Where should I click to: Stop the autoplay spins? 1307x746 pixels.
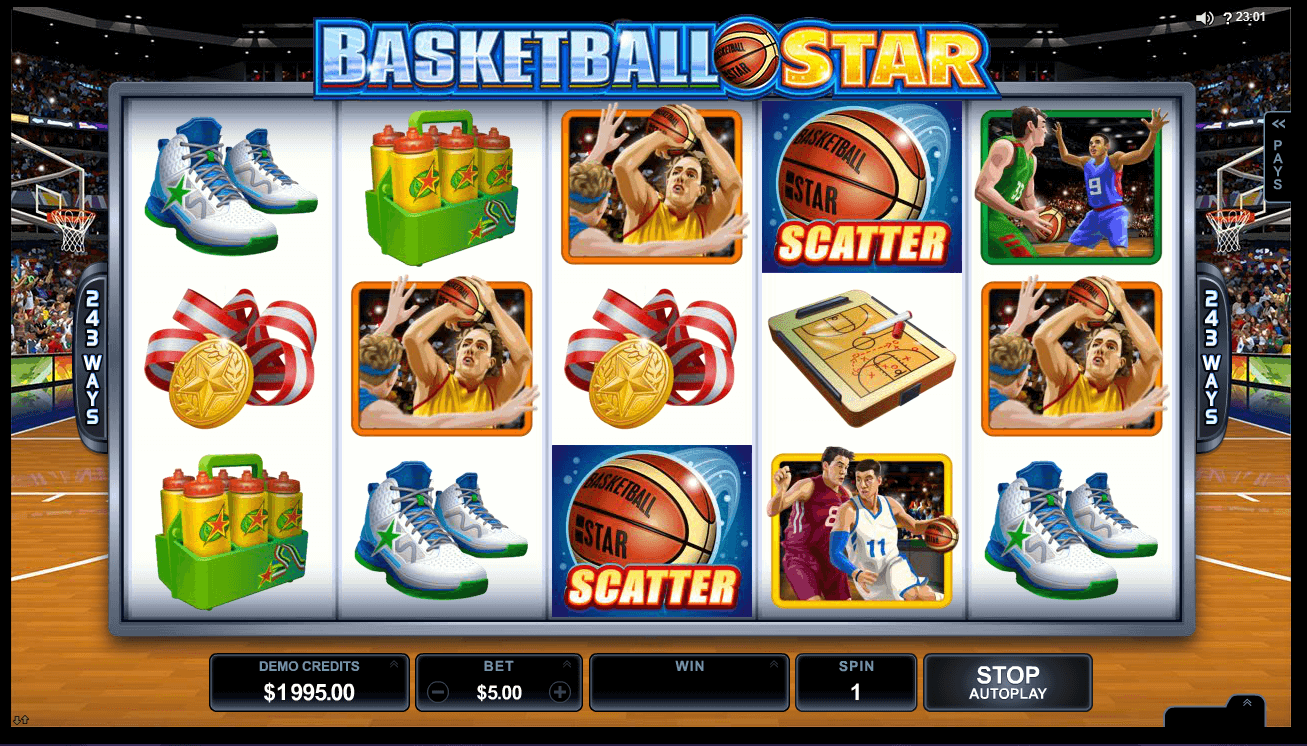point(1007,682)
